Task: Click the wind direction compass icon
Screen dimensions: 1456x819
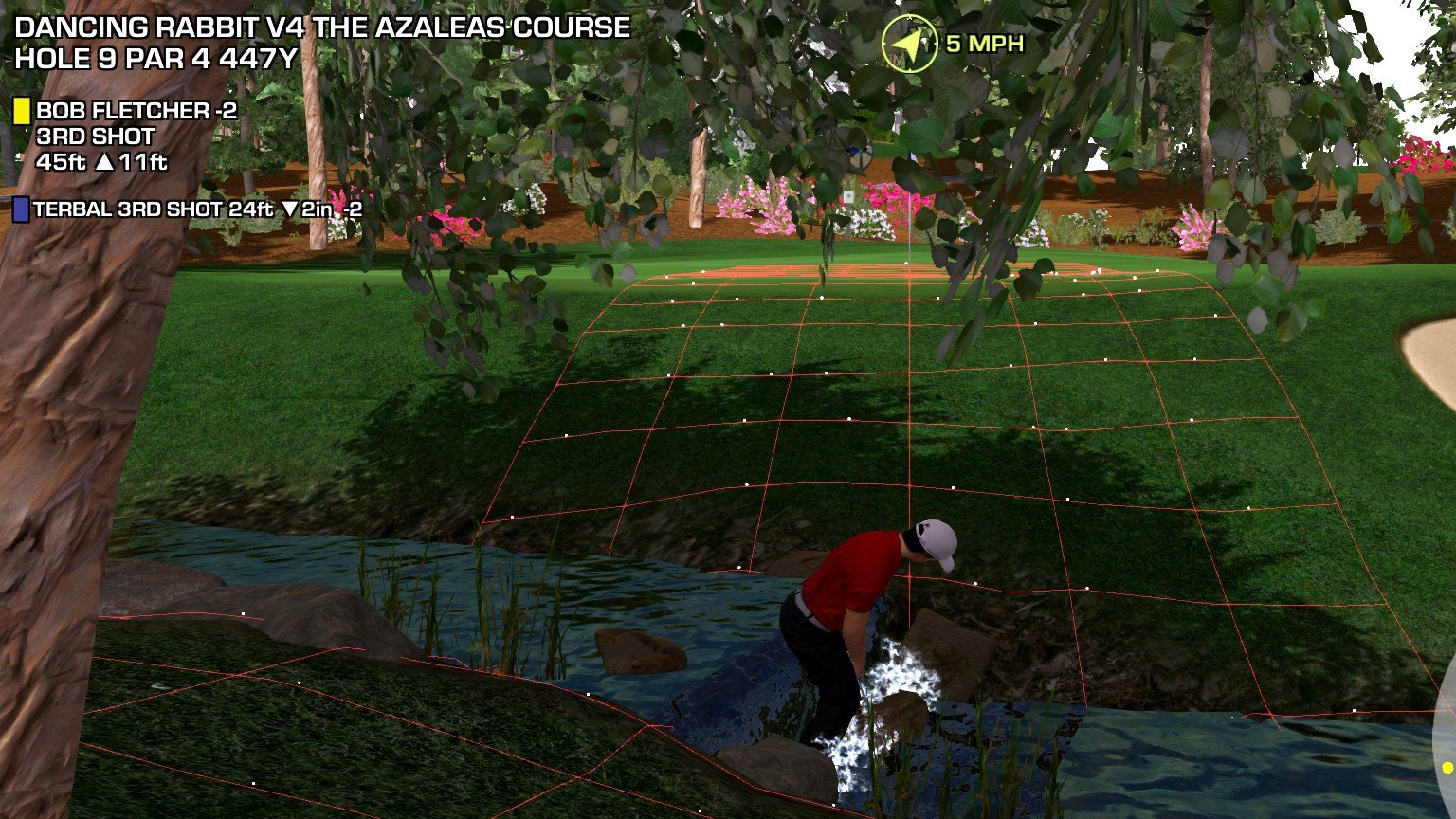Action: (910, 45)
